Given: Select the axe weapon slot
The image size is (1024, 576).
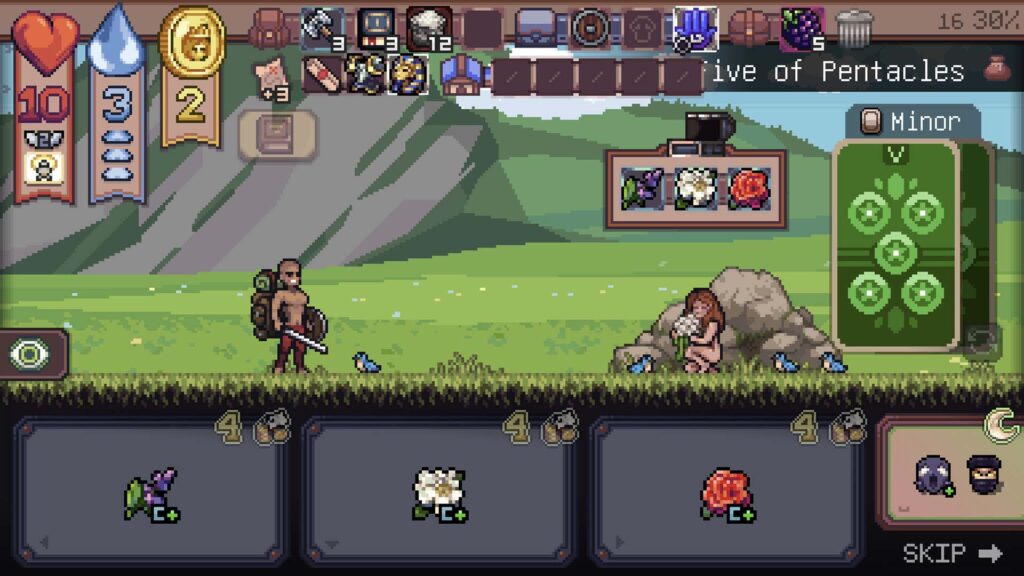Looking at the screenshot, I should click(322, 28).
